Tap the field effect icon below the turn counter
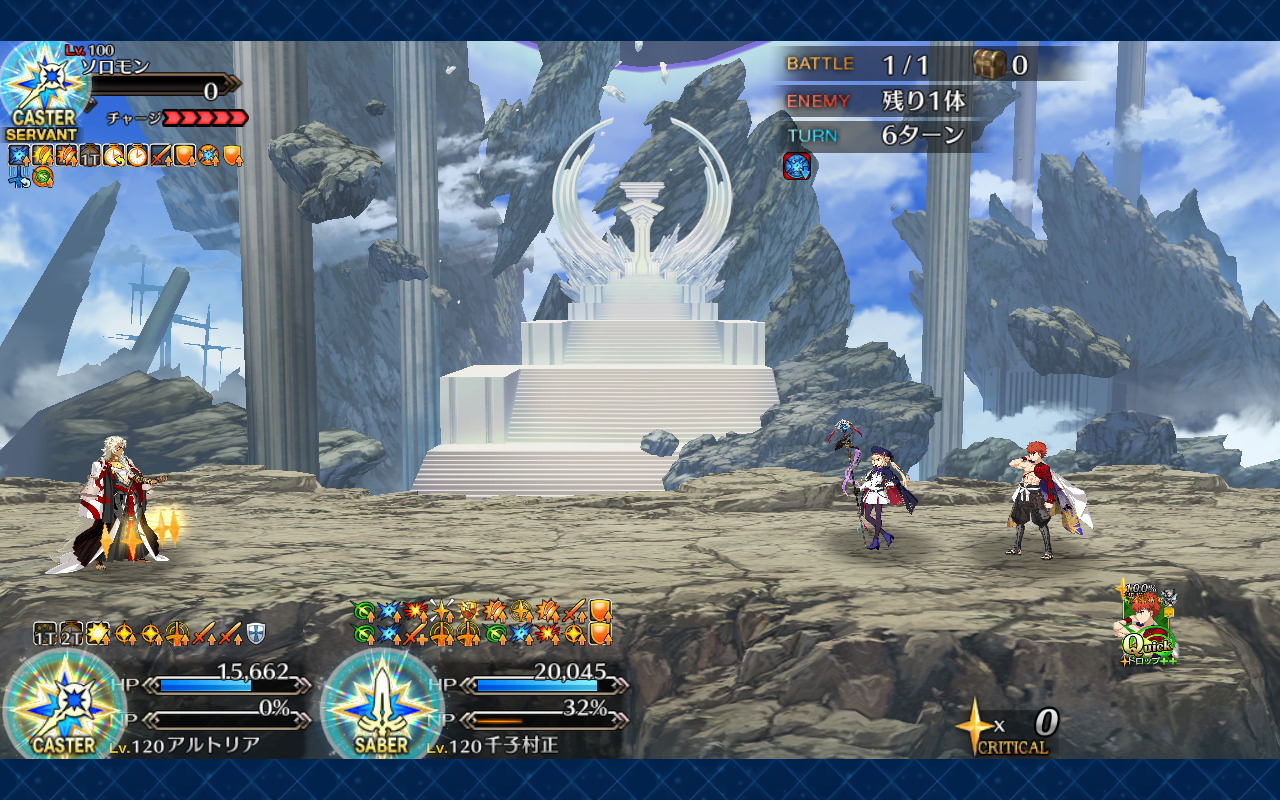The width and height of the screenshot is (1280, 800). pyautogui.click(x=796, y=166)
